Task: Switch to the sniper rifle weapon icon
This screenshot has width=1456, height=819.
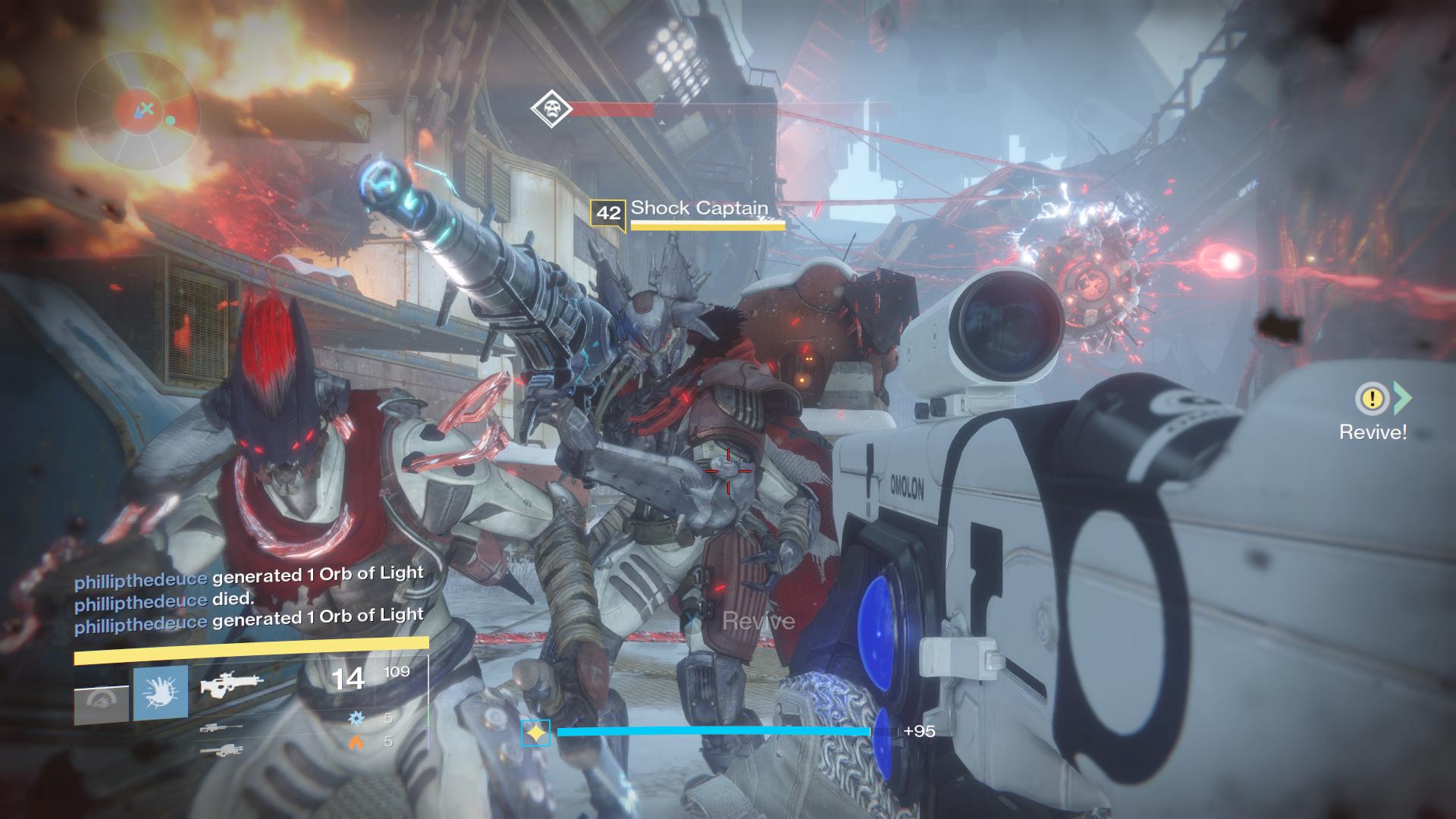Action: point(221,729)
